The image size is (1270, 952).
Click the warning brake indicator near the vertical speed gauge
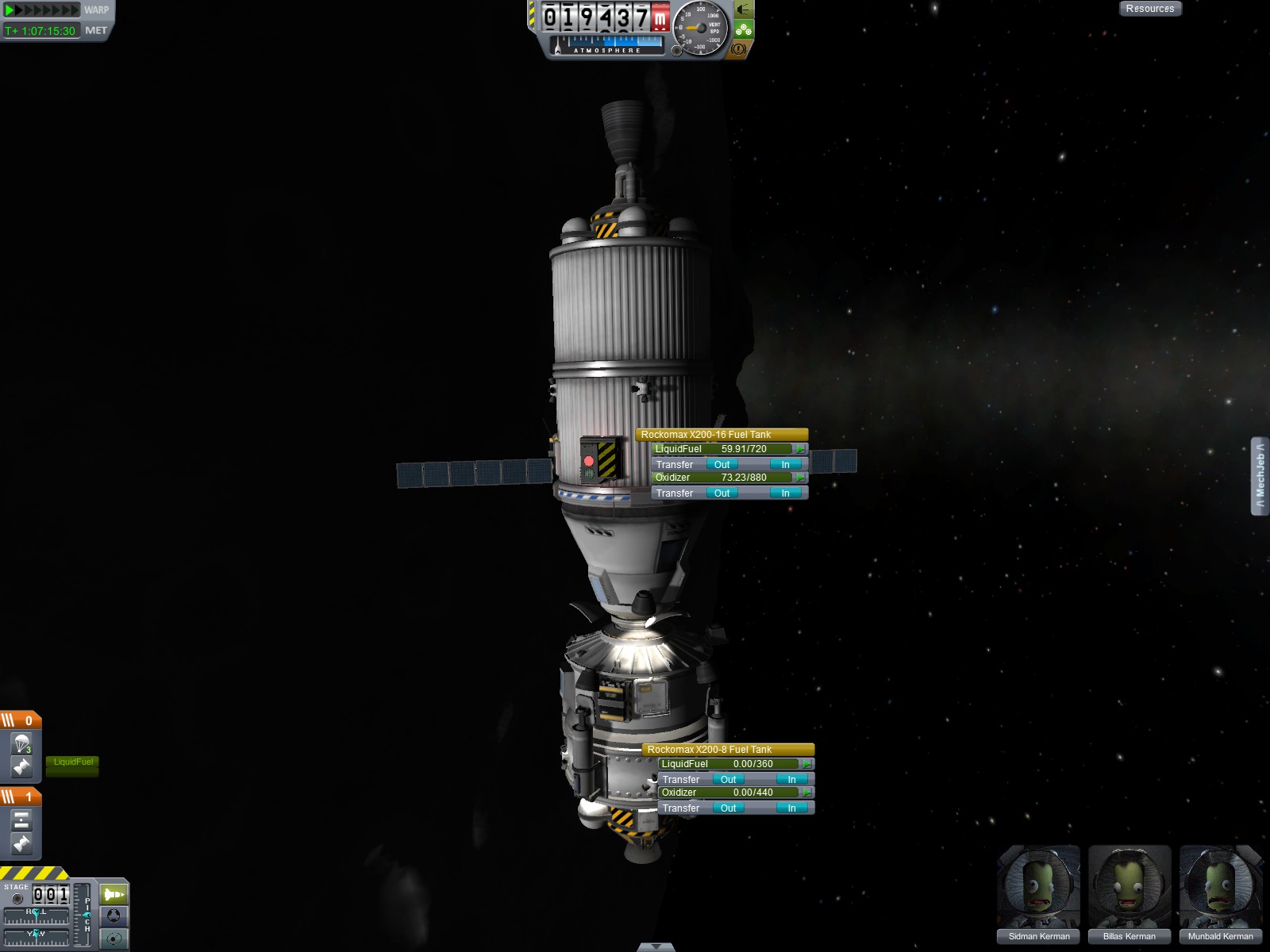[x=738, y=50]
